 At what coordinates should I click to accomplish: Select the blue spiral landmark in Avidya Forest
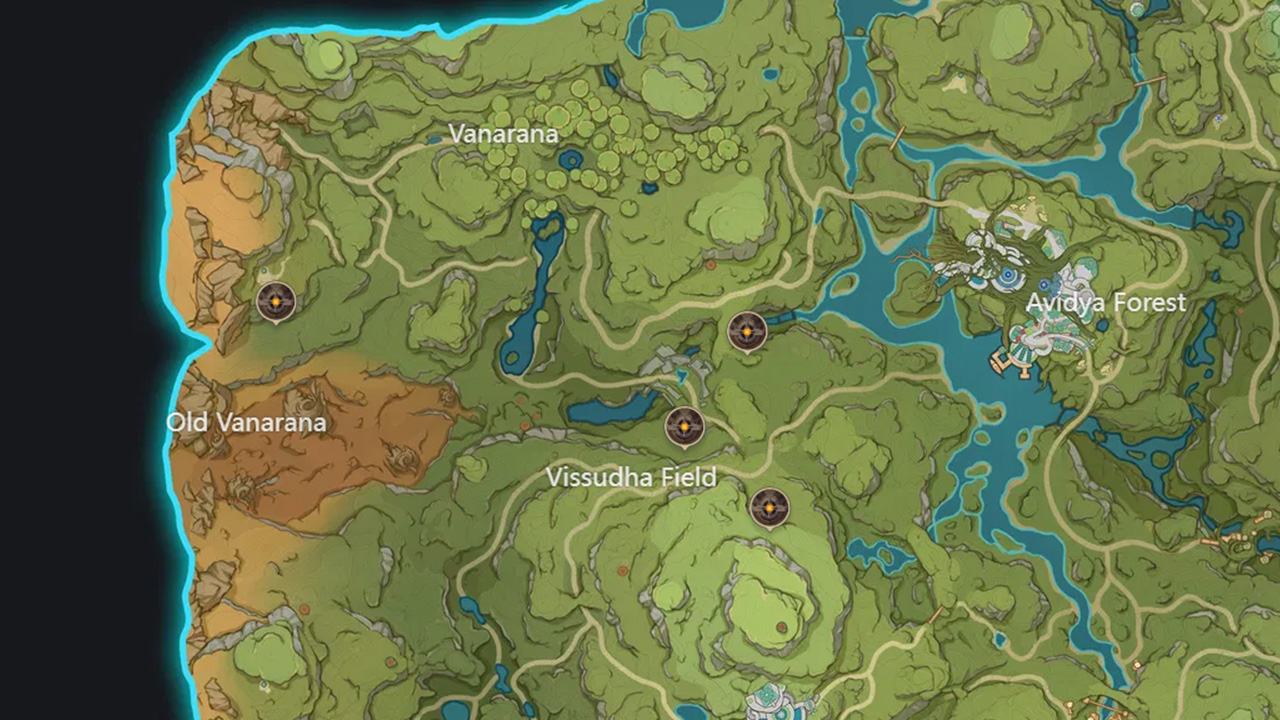[1008, 275]
